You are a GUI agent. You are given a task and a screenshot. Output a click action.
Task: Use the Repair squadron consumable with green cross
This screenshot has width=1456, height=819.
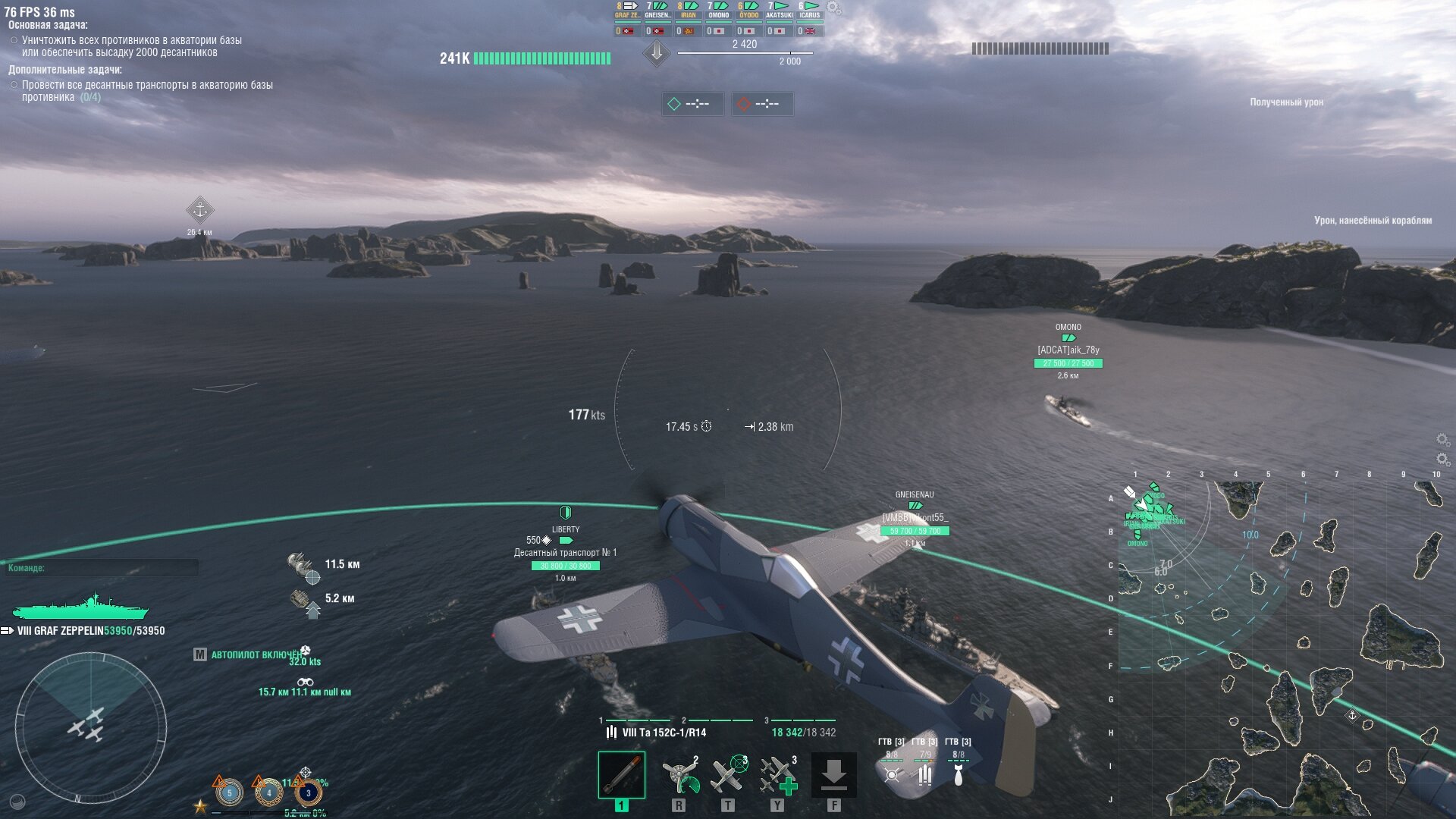778,775
